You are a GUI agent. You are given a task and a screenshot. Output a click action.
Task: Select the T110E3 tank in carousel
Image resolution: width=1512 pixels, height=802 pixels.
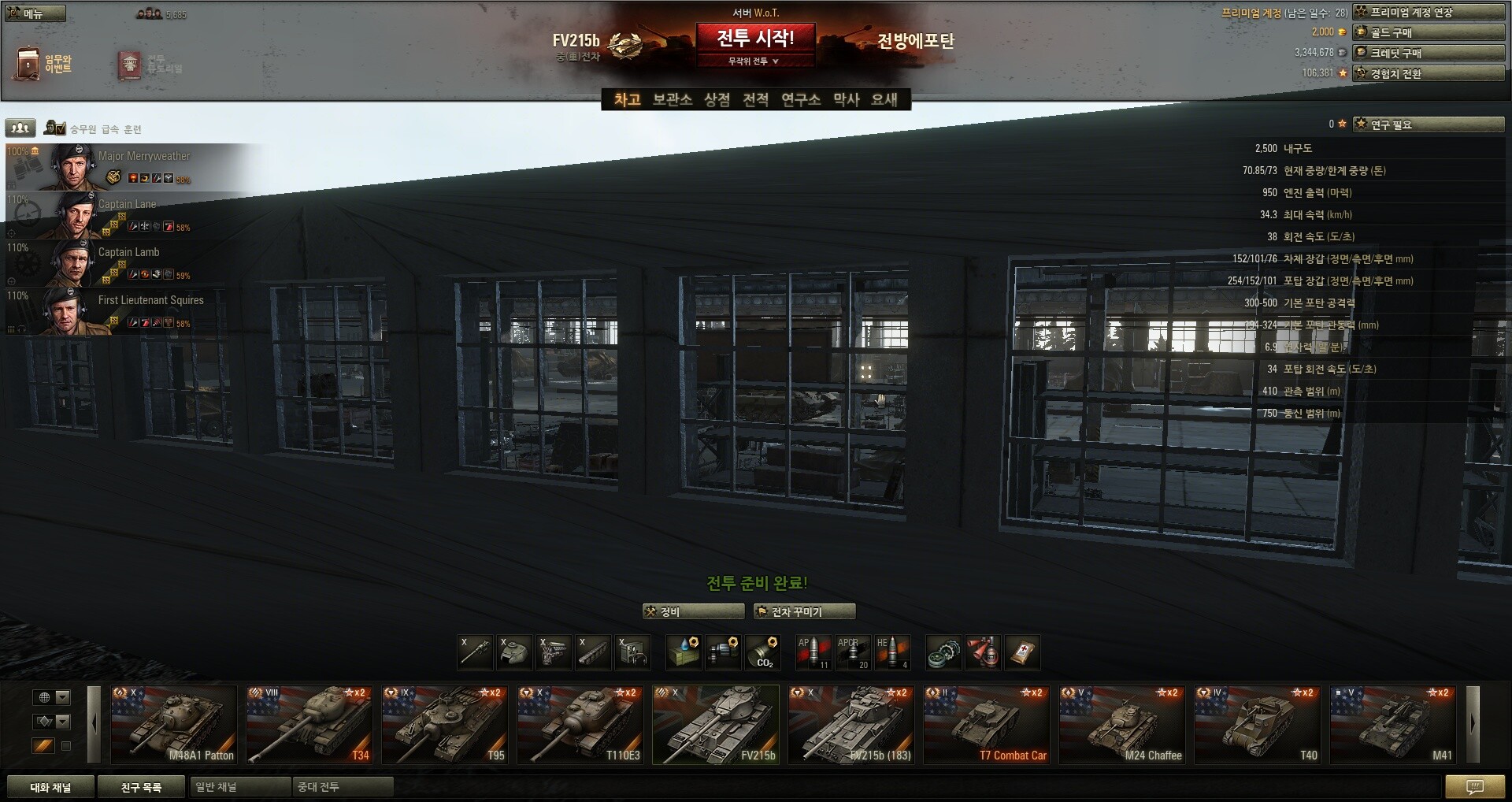coord(581,725)
